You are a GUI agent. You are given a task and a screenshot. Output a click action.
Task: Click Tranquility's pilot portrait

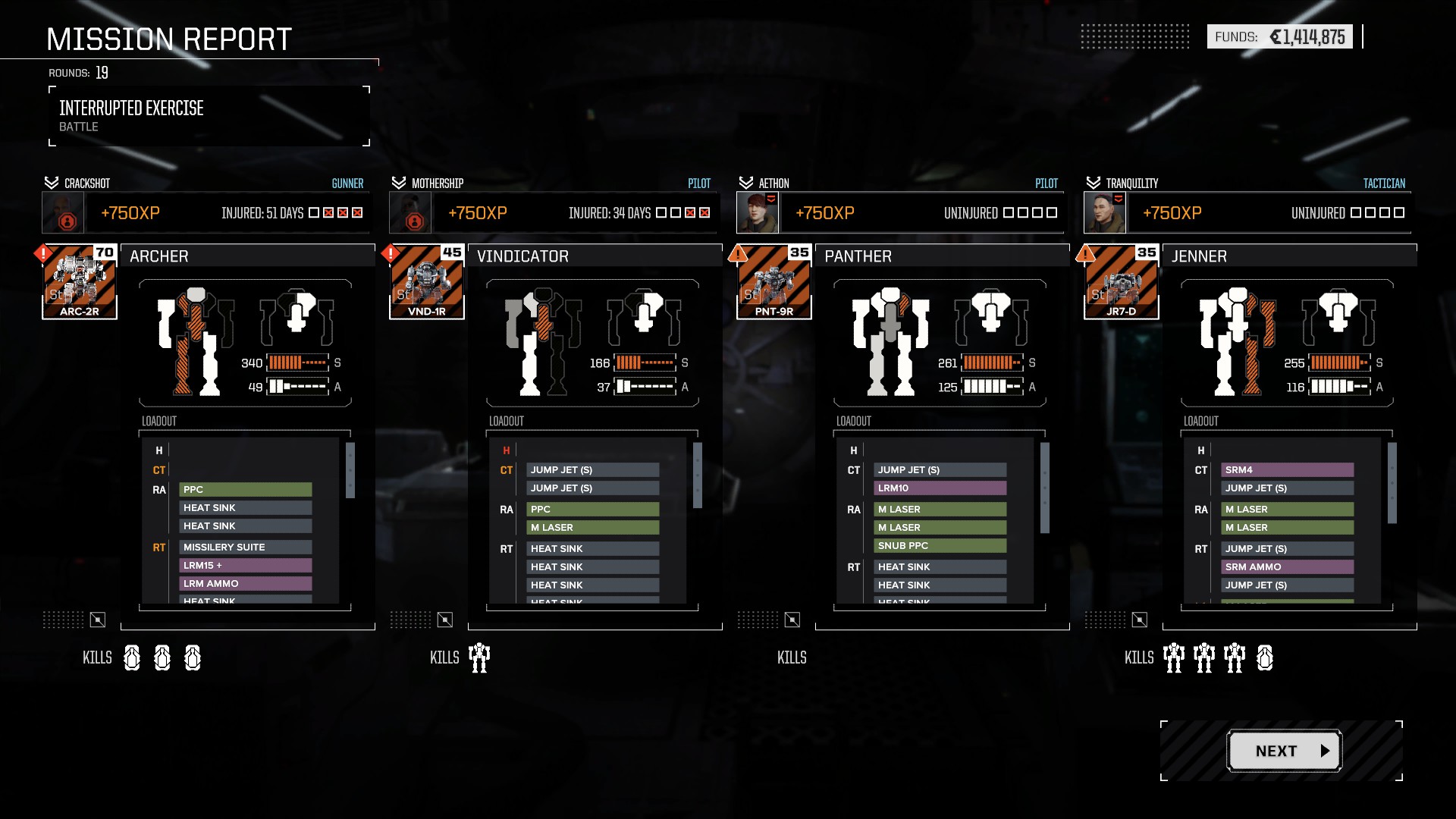tap(1105, 213)
